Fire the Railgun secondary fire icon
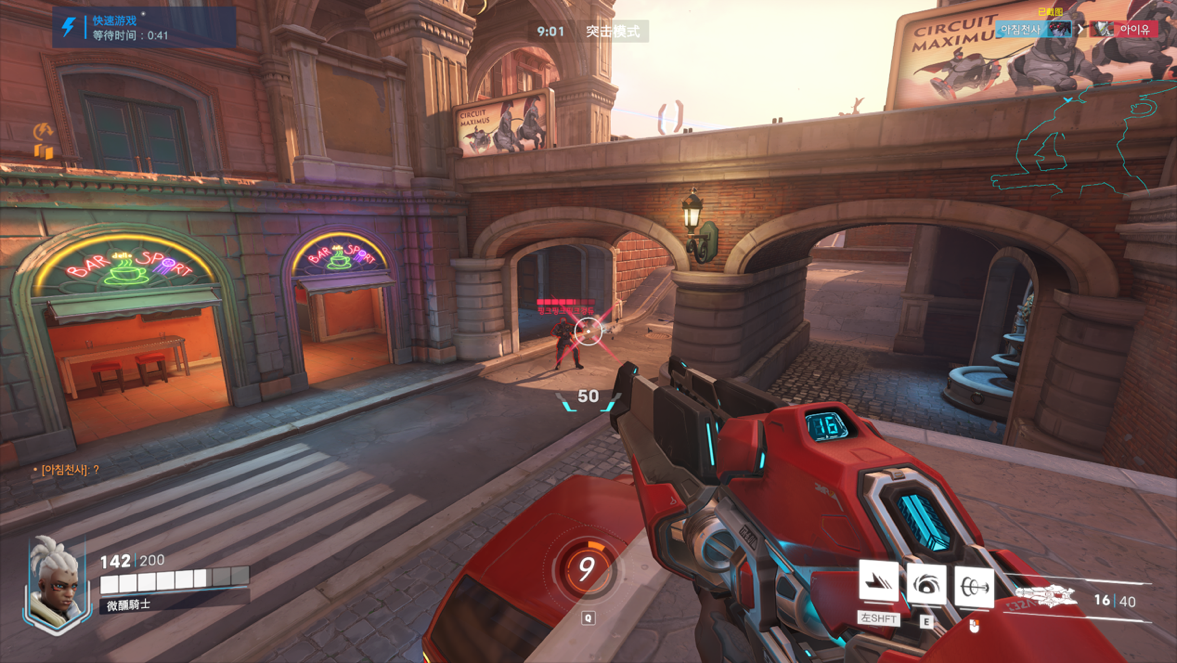 click(x=973, y=587)
